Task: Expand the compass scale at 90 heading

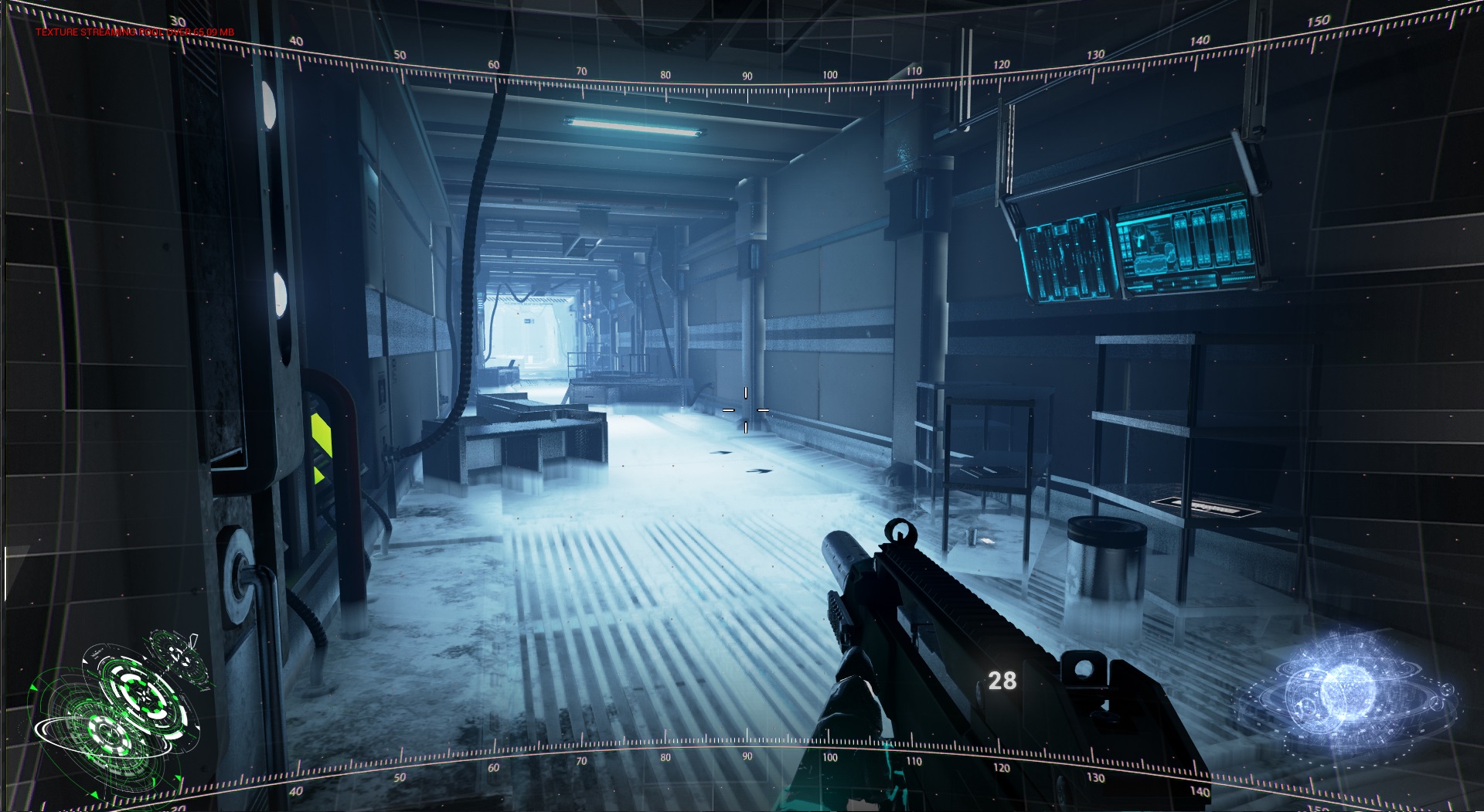Action: (x=746, y=76)
